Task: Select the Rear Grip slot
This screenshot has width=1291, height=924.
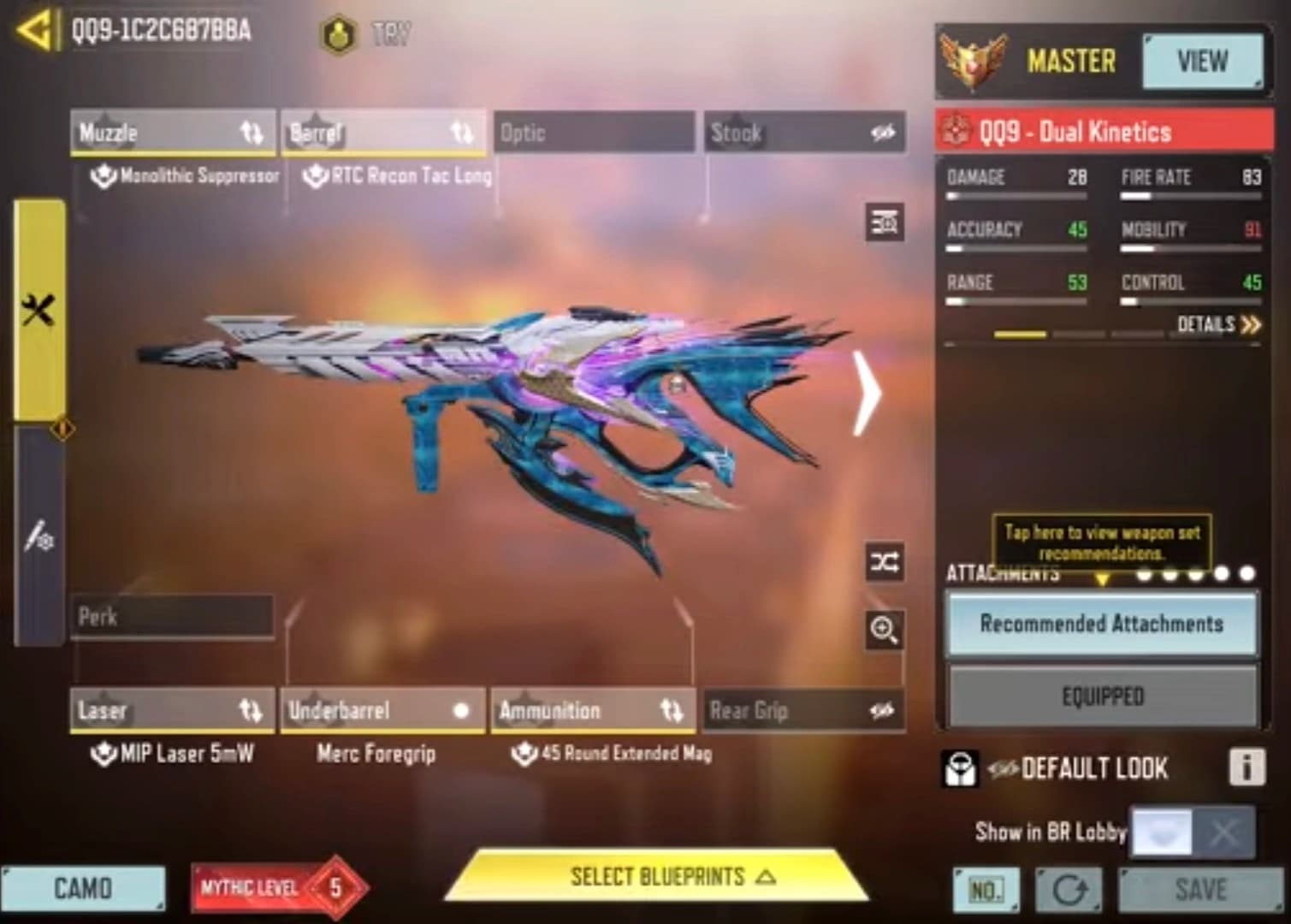Action: click(x=804, y=710)
